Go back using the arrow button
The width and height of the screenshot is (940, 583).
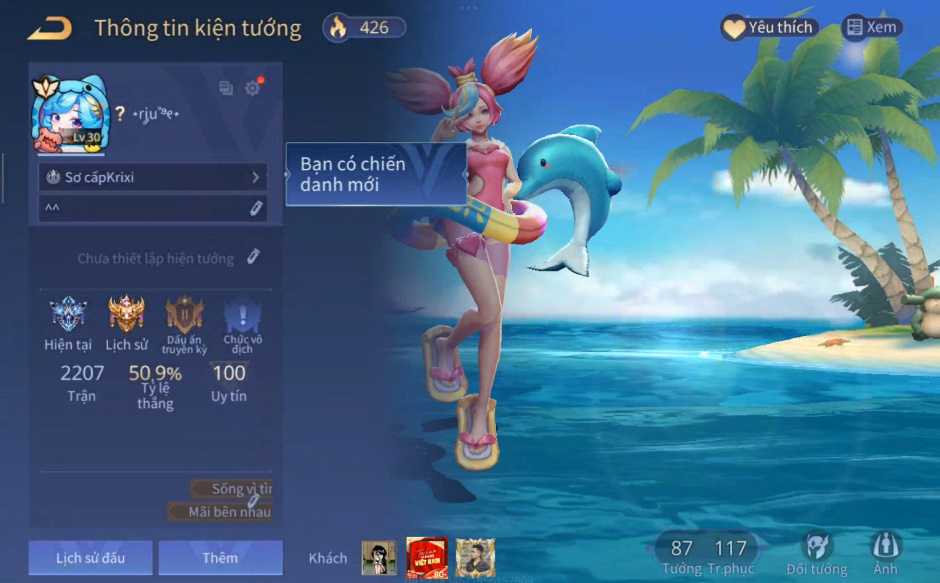(50, 28)
